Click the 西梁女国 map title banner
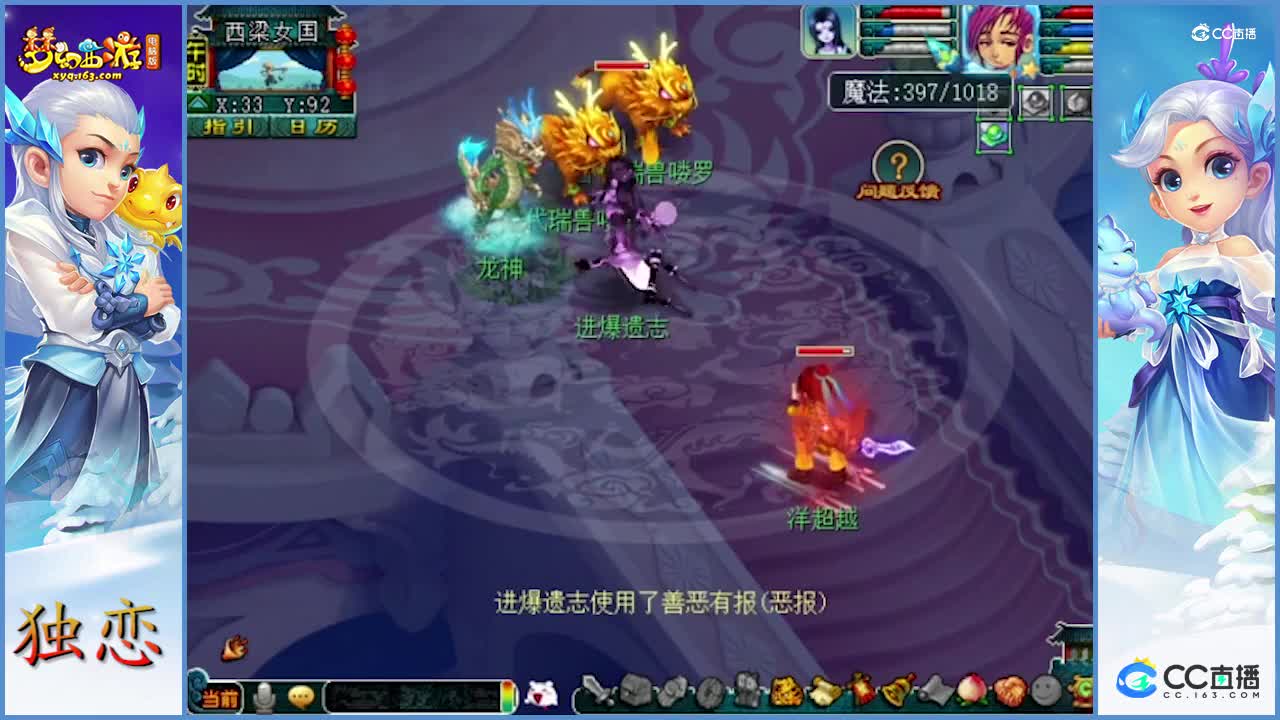Image resolution: width=1280 pixels, height=720 pixels. click(x=273, y=30)
